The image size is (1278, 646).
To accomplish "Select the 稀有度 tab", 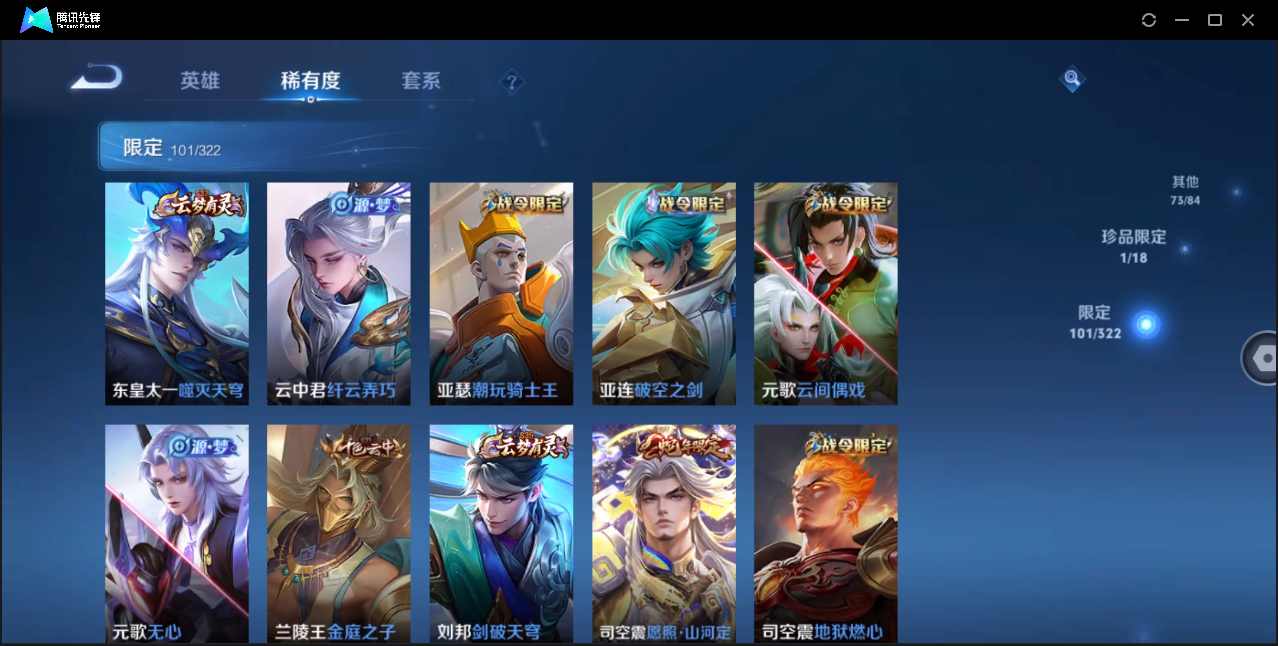I will click(x=310, y=81).
